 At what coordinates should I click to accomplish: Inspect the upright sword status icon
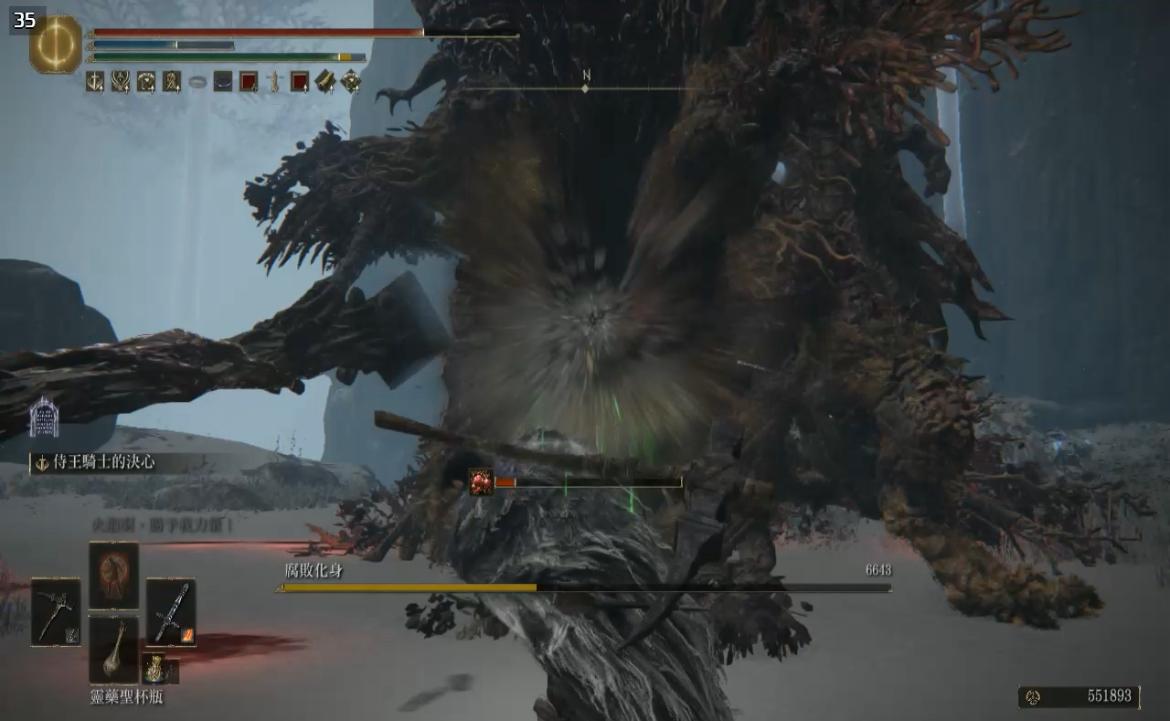point(274,82)
